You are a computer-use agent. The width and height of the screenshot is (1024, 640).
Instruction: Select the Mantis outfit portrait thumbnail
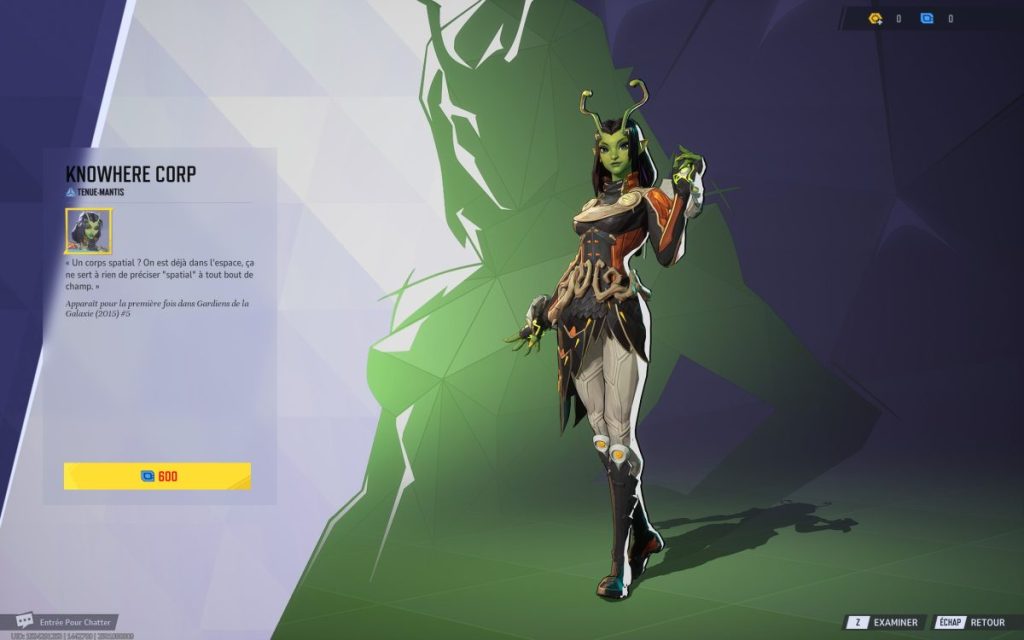click(88, 231)
